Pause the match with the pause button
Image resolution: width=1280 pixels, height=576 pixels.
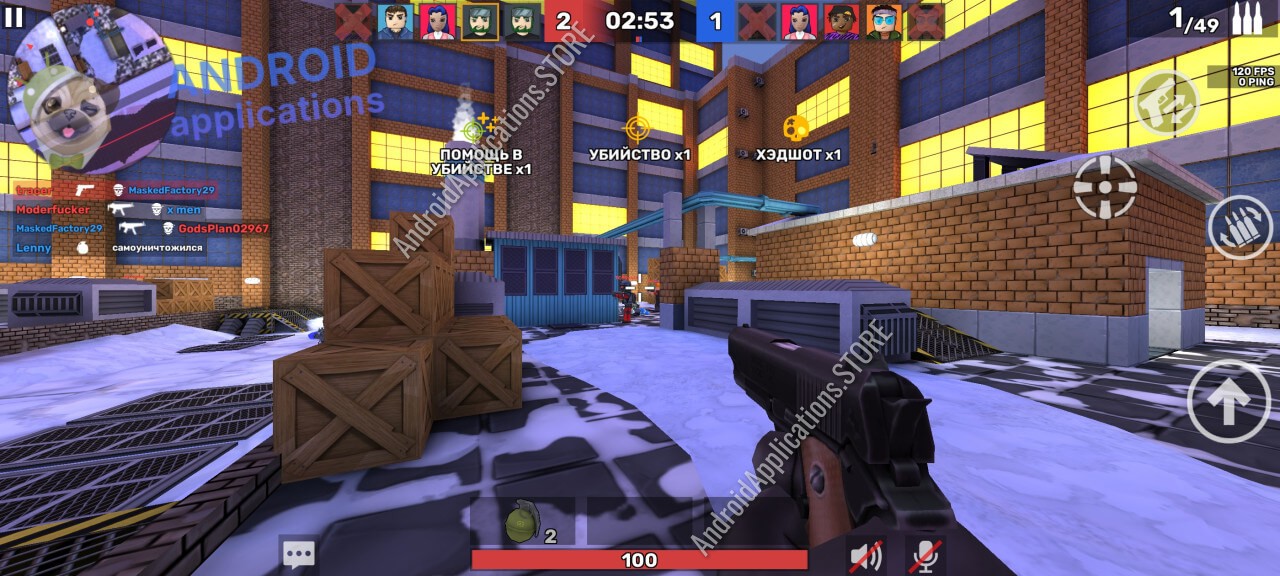tap(14, 17)
